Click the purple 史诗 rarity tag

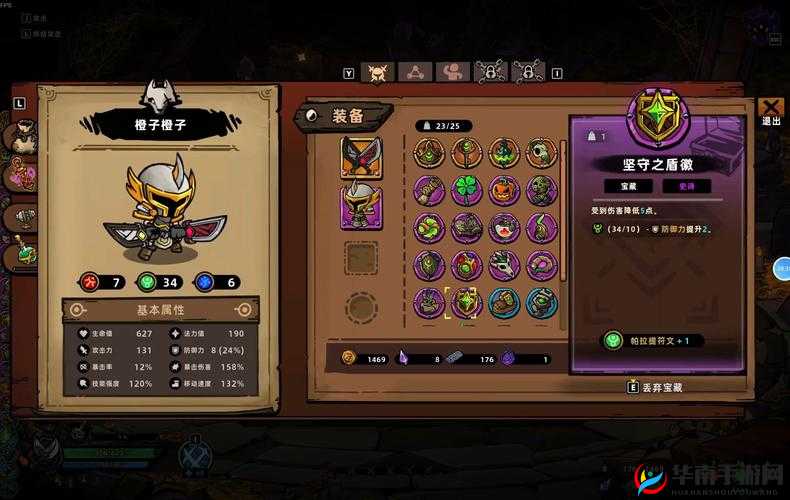(687, 186)
